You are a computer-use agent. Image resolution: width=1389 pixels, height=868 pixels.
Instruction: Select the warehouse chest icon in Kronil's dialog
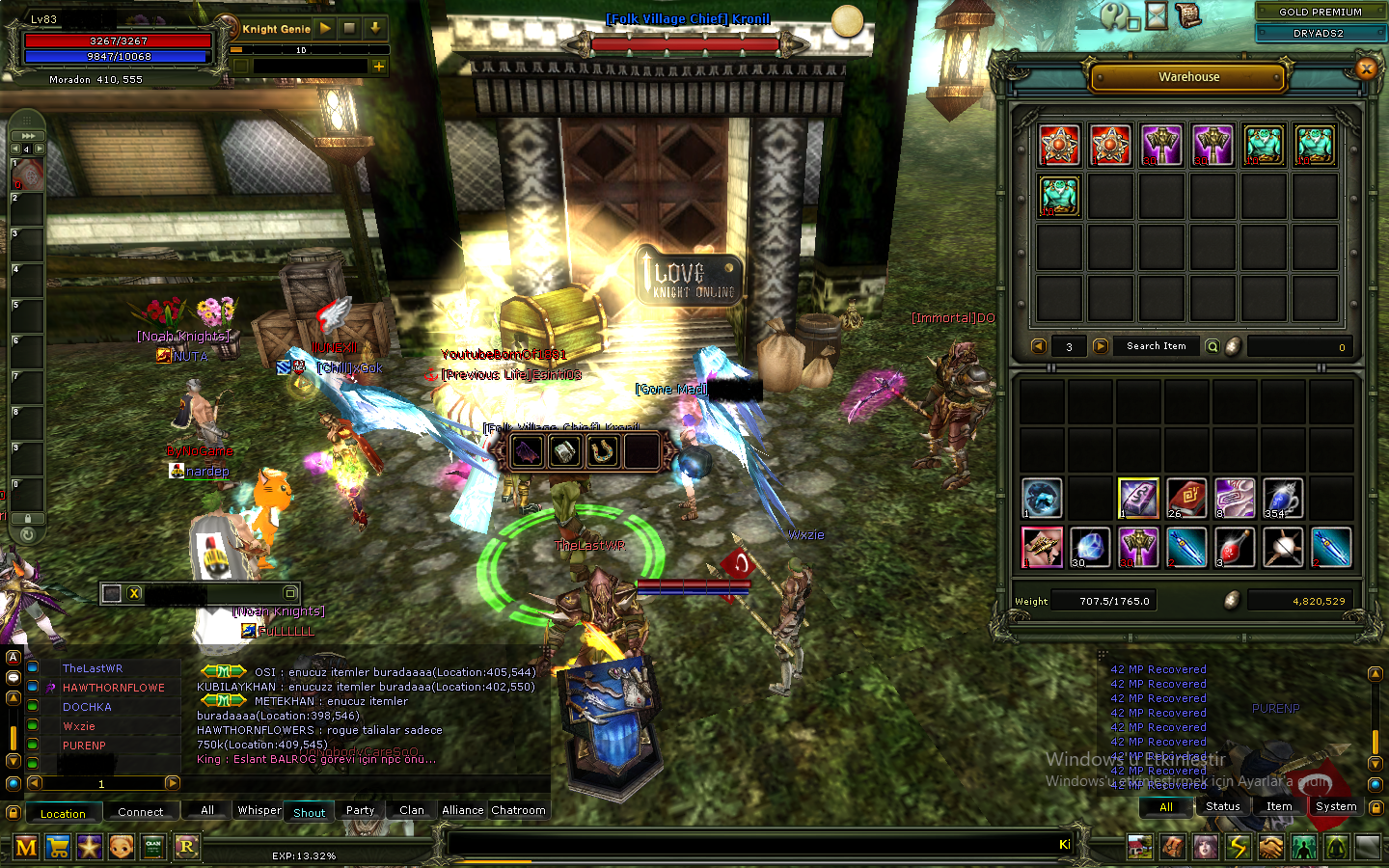tap(563, 450)
